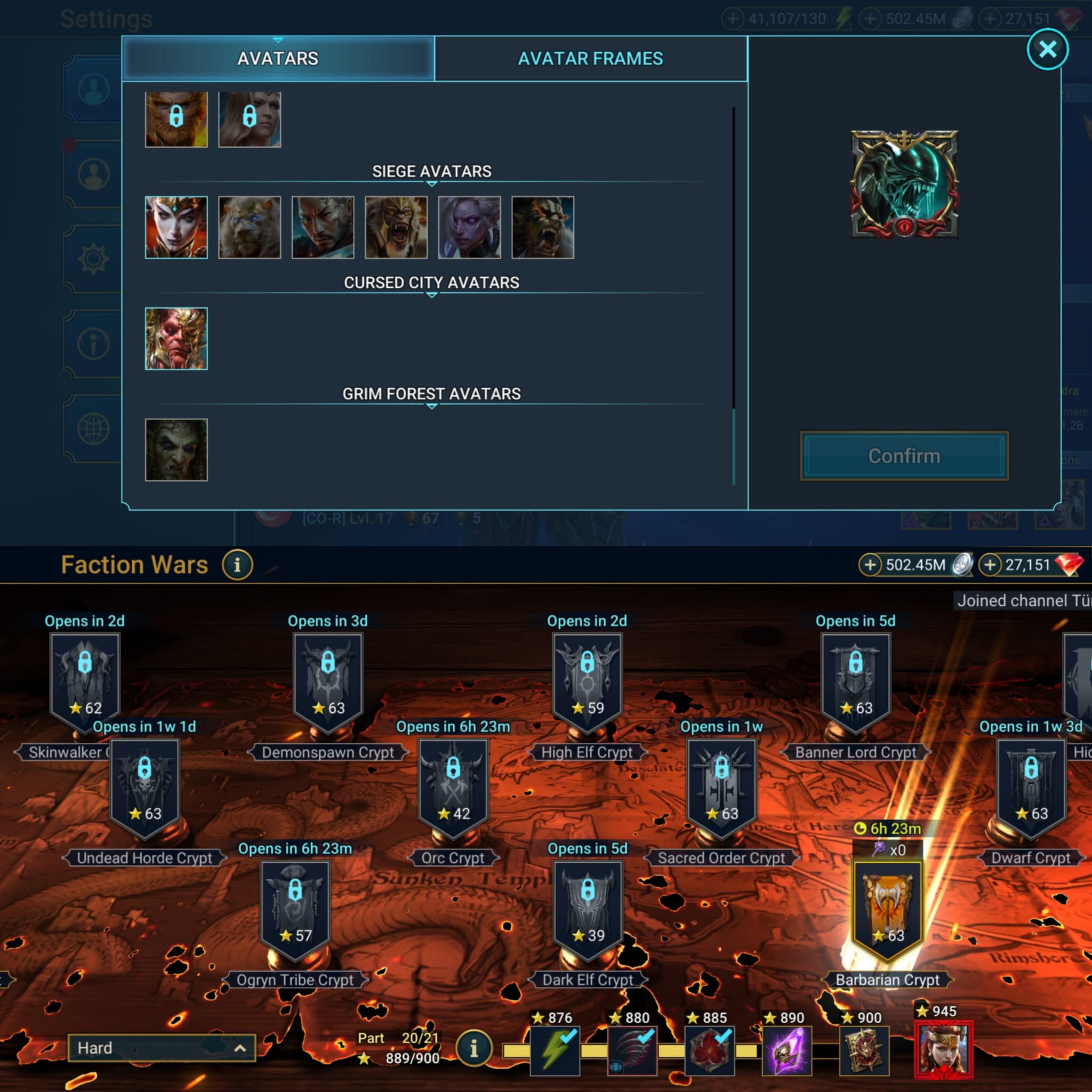This screenshot has height=1092, width=1092.
Task: Show Faction Wars info
Action: [x=237, y=565]
